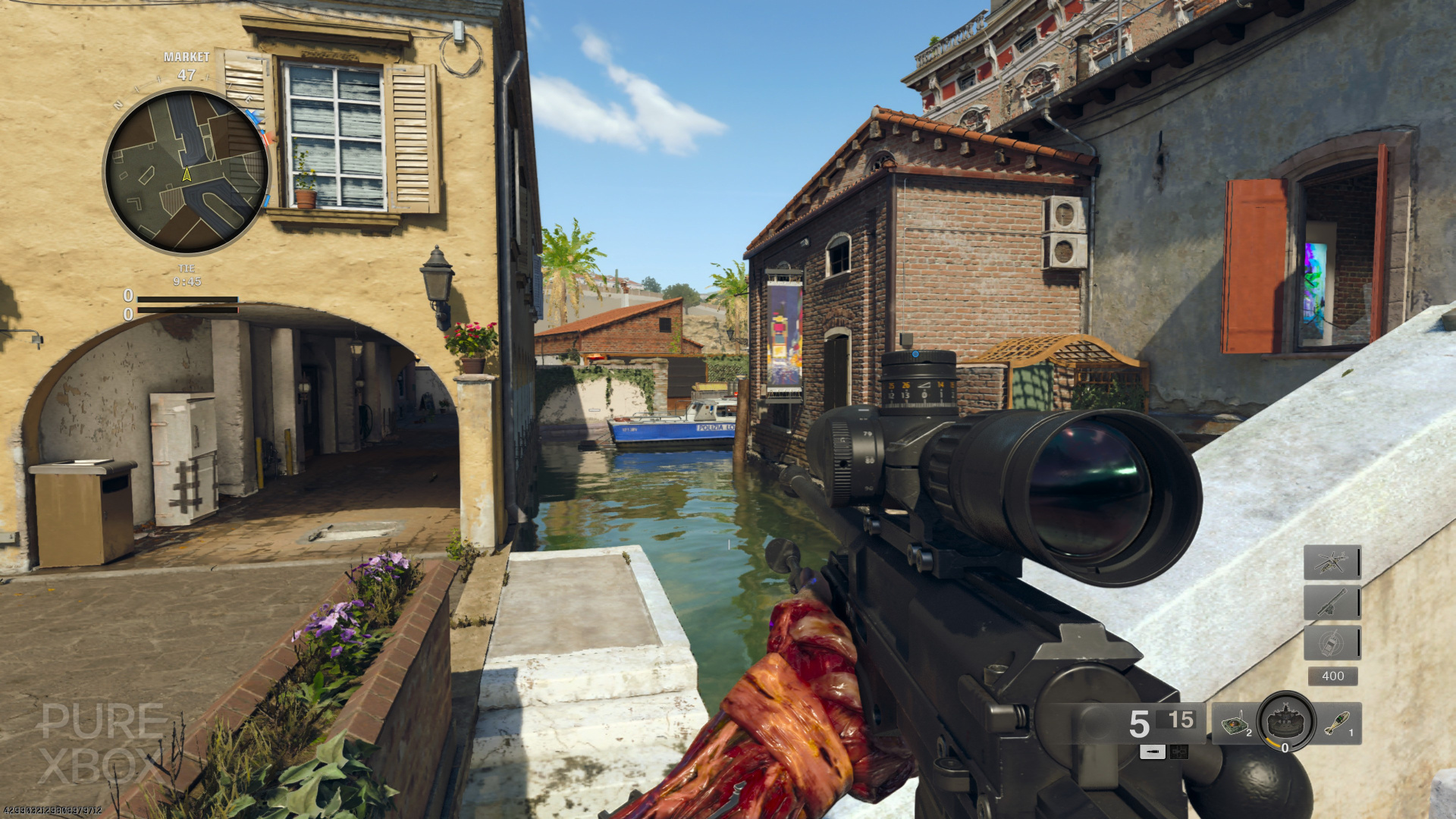Select the TIE match status label
Screen dimensions: 1456x819
pos(187,268)
